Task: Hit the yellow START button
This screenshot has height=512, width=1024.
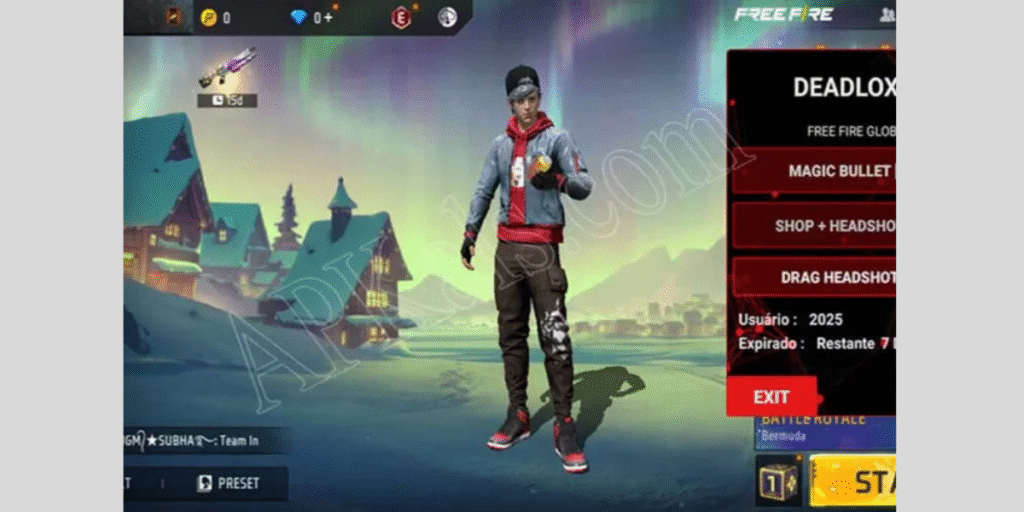Action: (853, 482)
